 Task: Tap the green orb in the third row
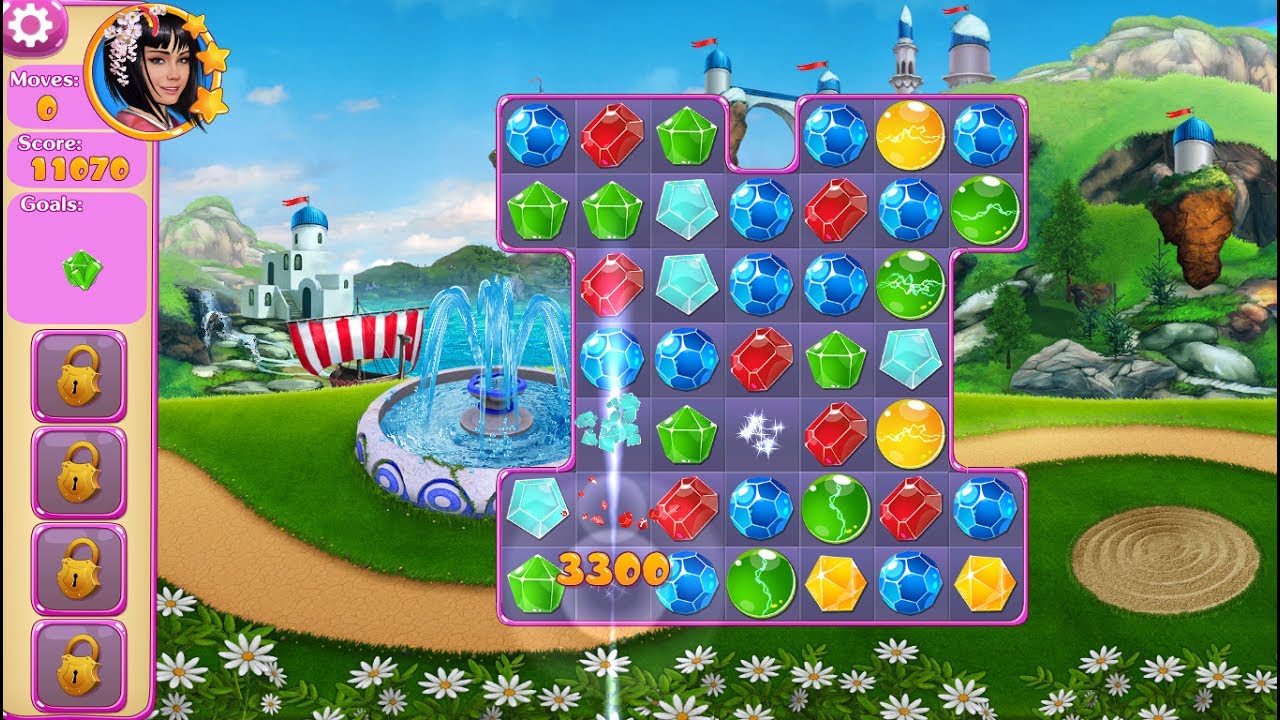pos(910,284)
